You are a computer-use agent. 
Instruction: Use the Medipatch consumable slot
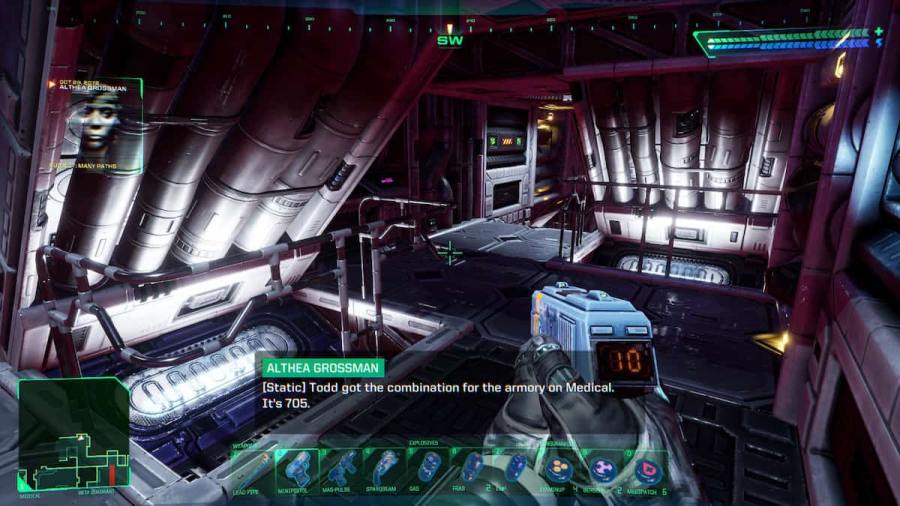pos(647,468)
